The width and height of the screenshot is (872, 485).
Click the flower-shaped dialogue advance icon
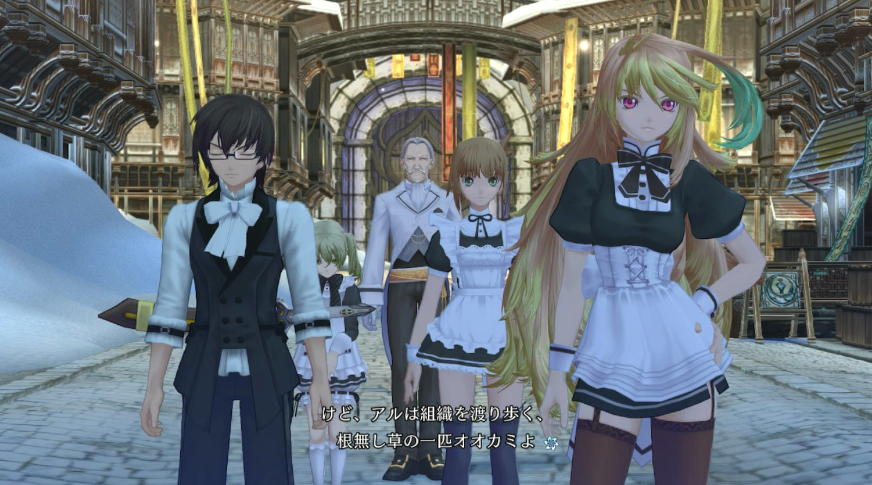pyautogui.click(x=550, y=441)
